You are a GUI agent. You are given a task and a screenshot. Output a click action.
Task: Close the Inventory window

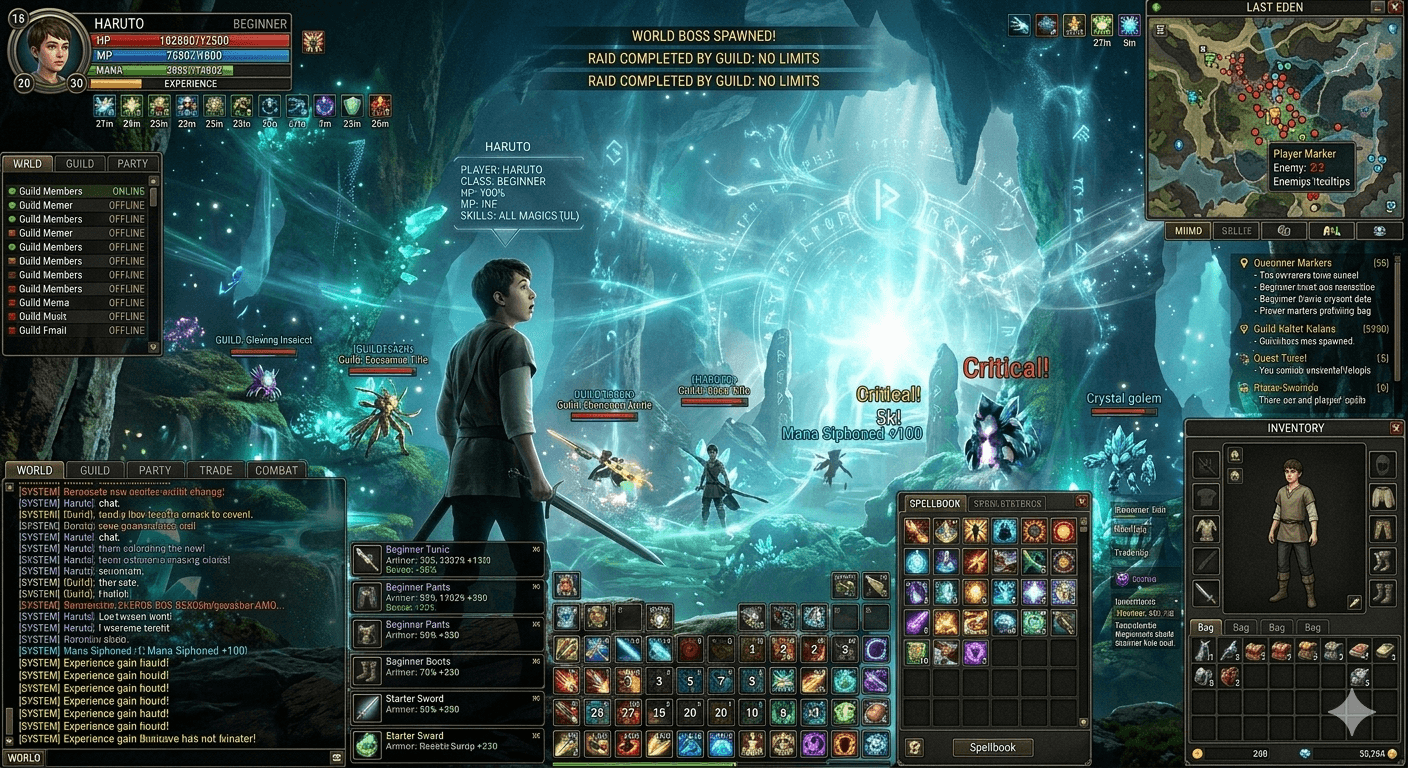tap(1395, 428)
